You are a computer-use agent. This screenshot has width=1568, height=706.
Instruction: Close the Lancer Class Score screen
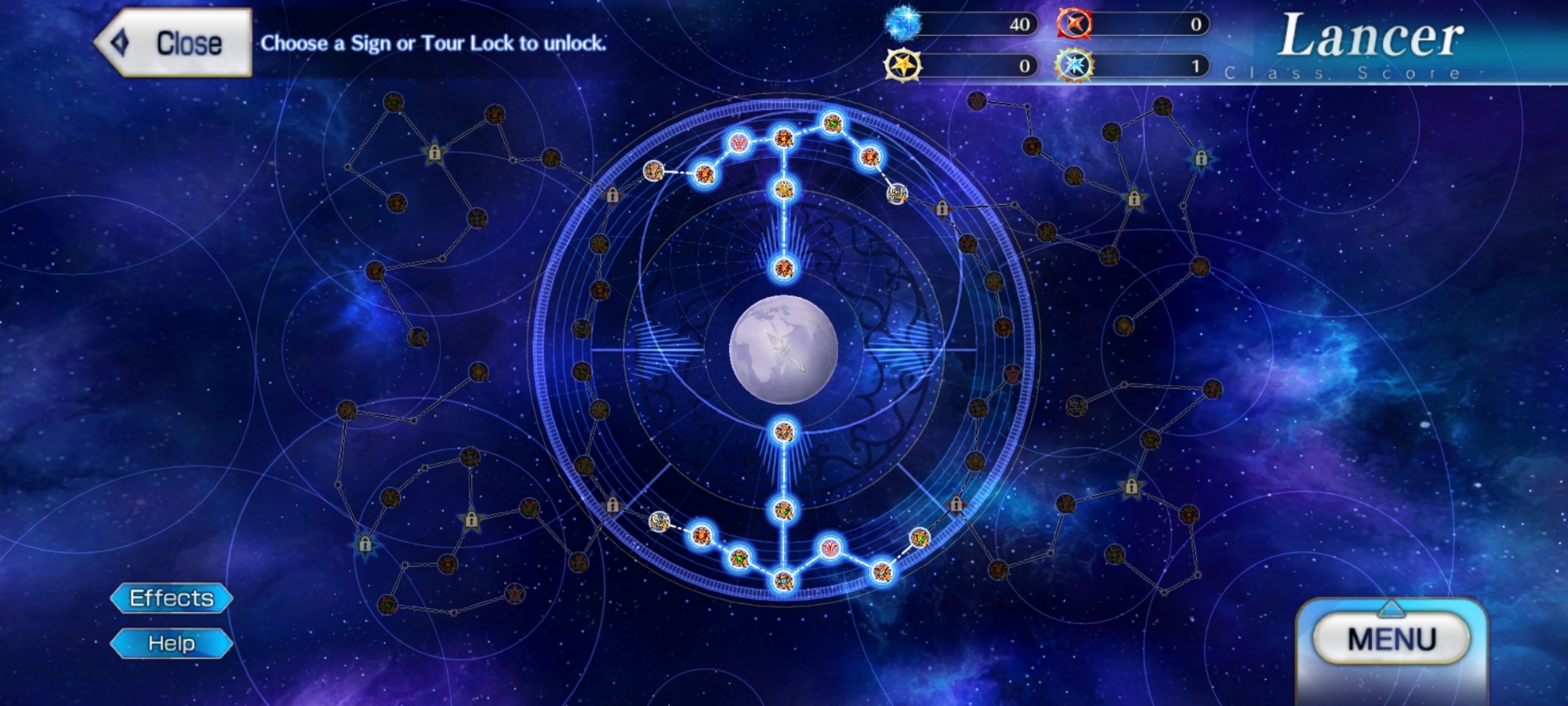tap(174, 43)
